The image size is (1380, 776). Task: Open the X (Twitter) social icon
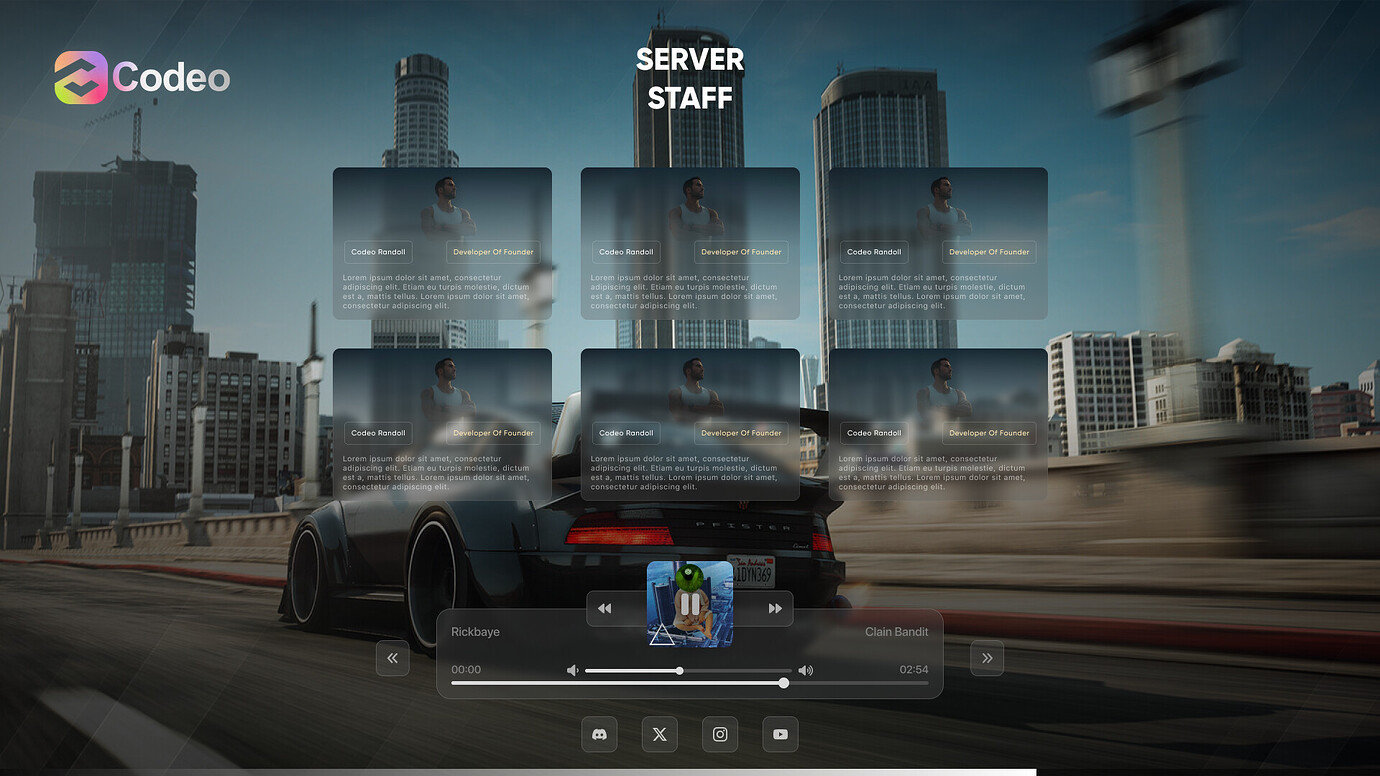tap(659, 734)
